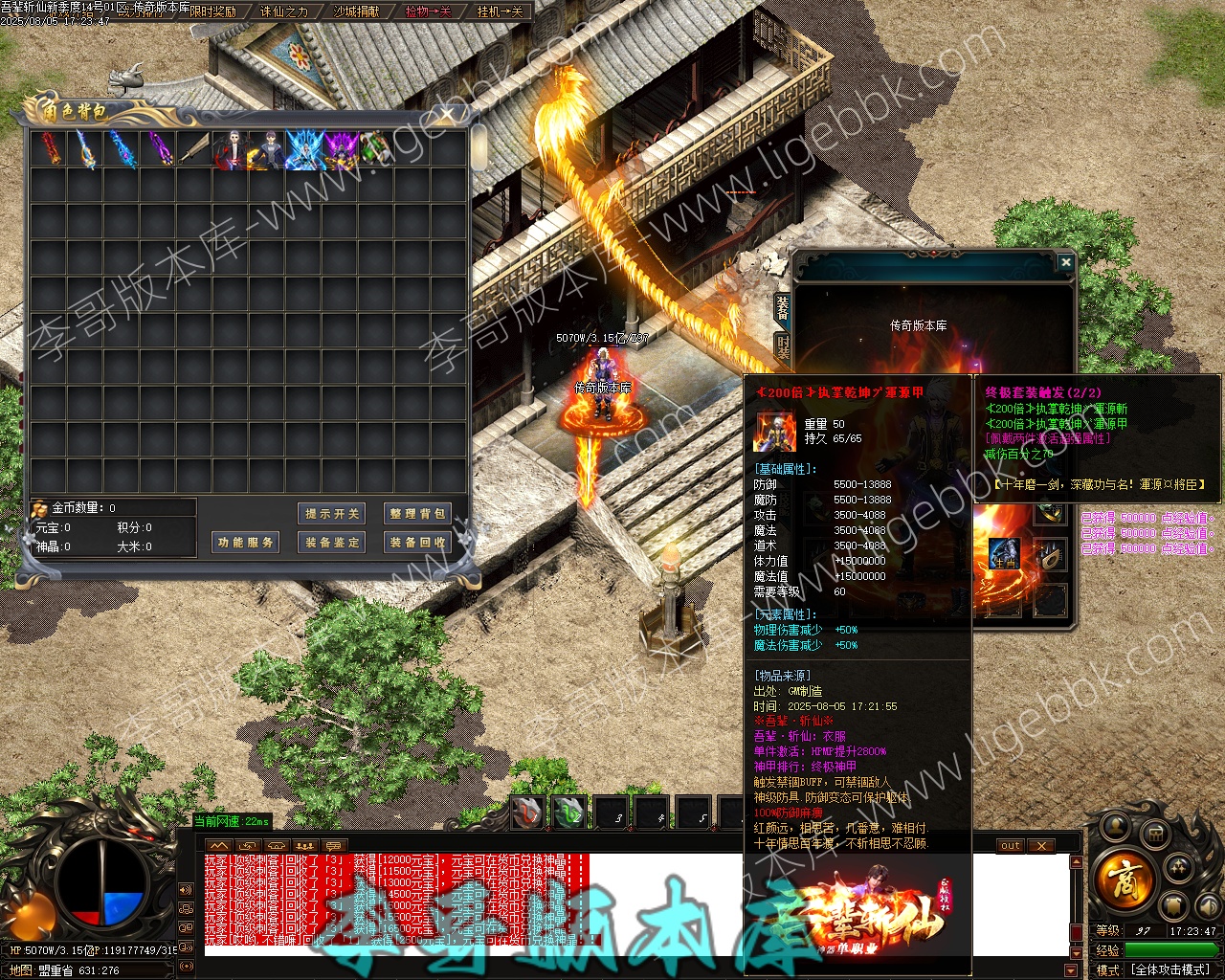Open the 限时奖励 timed reward menu
The image size is (1225, 980).
click(x=212, y=11)
